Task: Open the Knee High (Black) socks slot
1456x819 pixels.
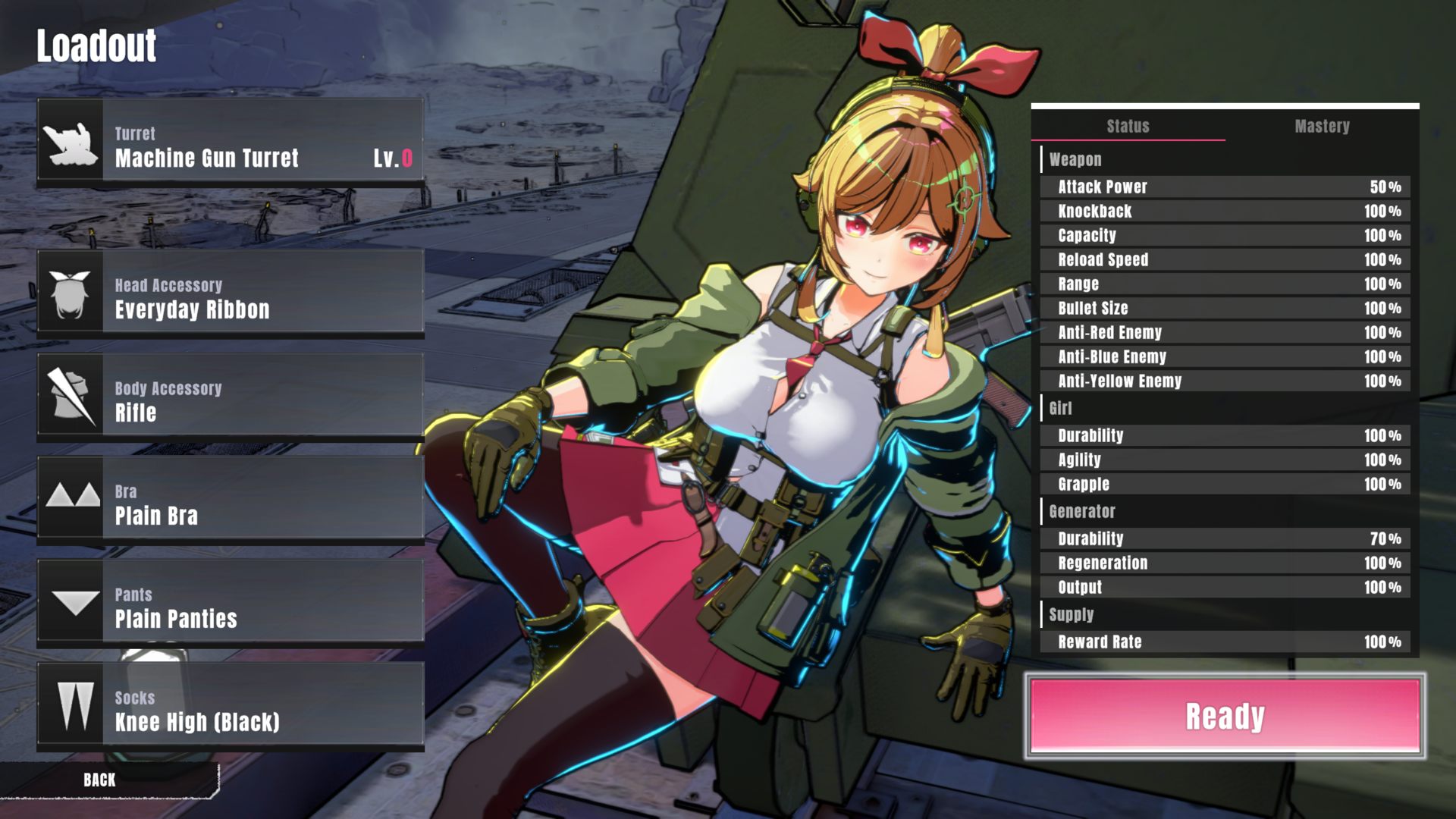Action: (231, 706)
